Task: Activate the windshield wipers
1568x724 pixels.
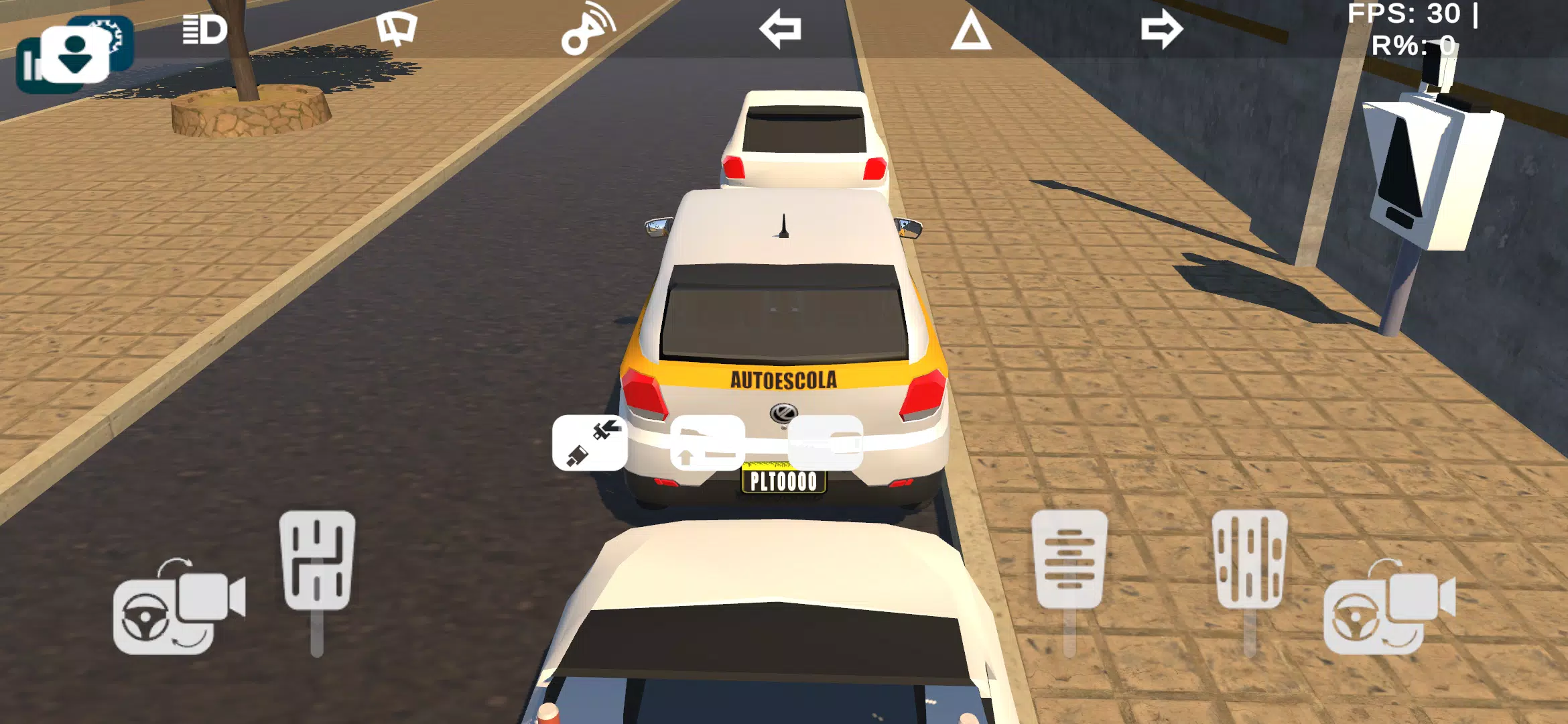Action: tap(397, 28)
